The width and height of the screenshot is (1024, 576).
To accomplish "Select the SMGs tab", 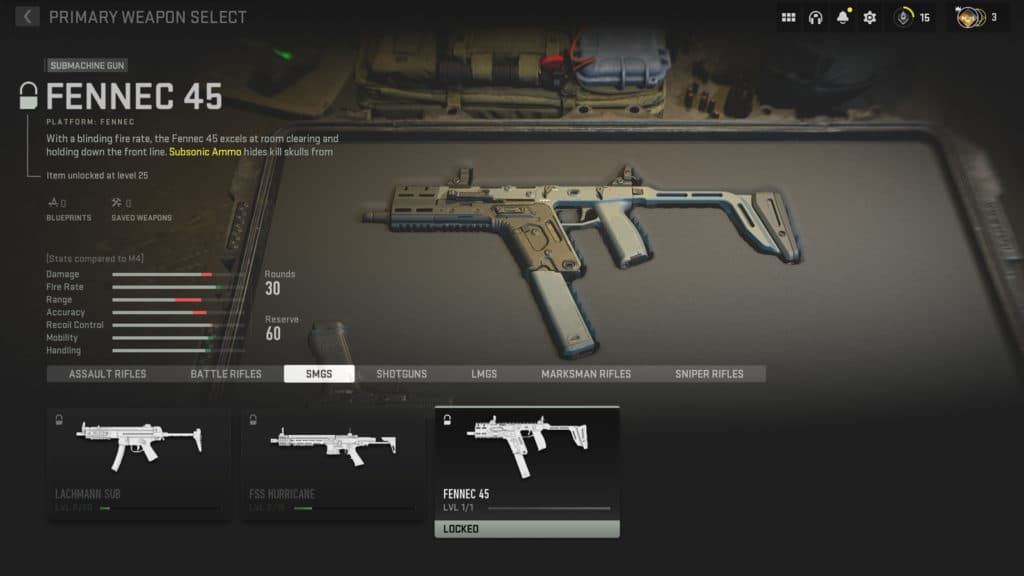I will 319,374.
